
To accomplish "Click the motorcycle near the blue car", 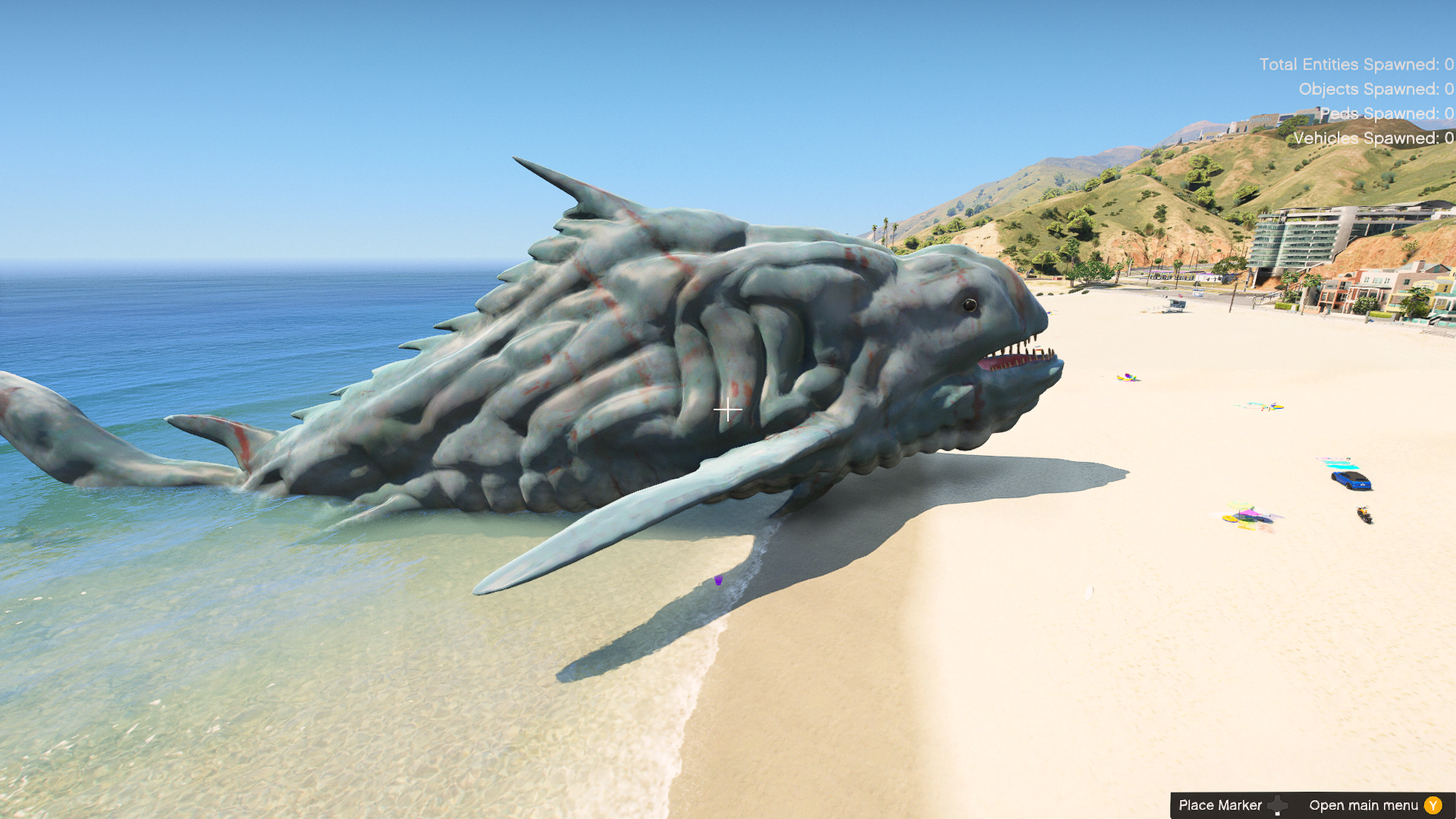I will pos(1364,515).
